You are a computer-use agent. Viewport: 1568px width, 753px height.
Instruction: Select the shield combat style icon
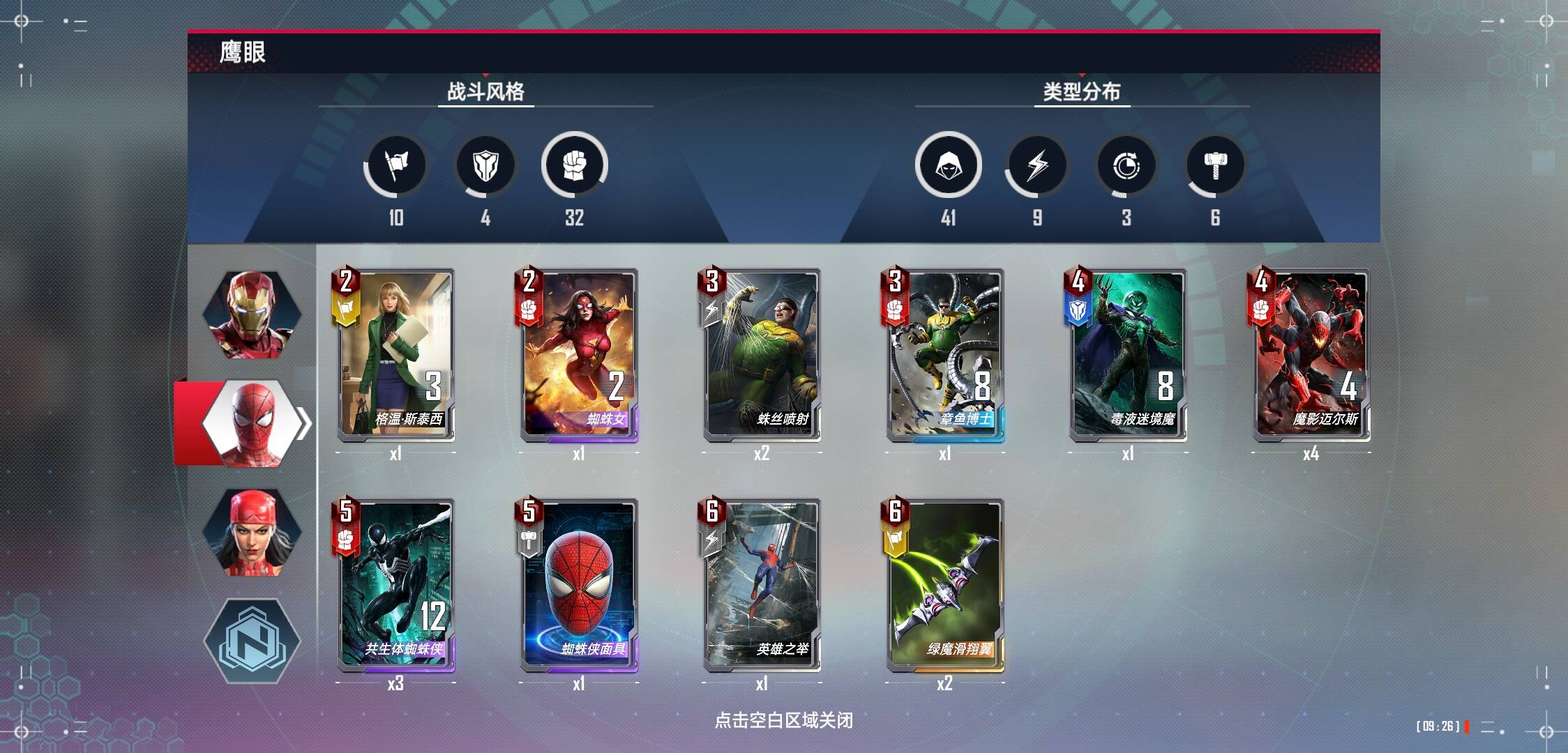[x=485, y=166]
